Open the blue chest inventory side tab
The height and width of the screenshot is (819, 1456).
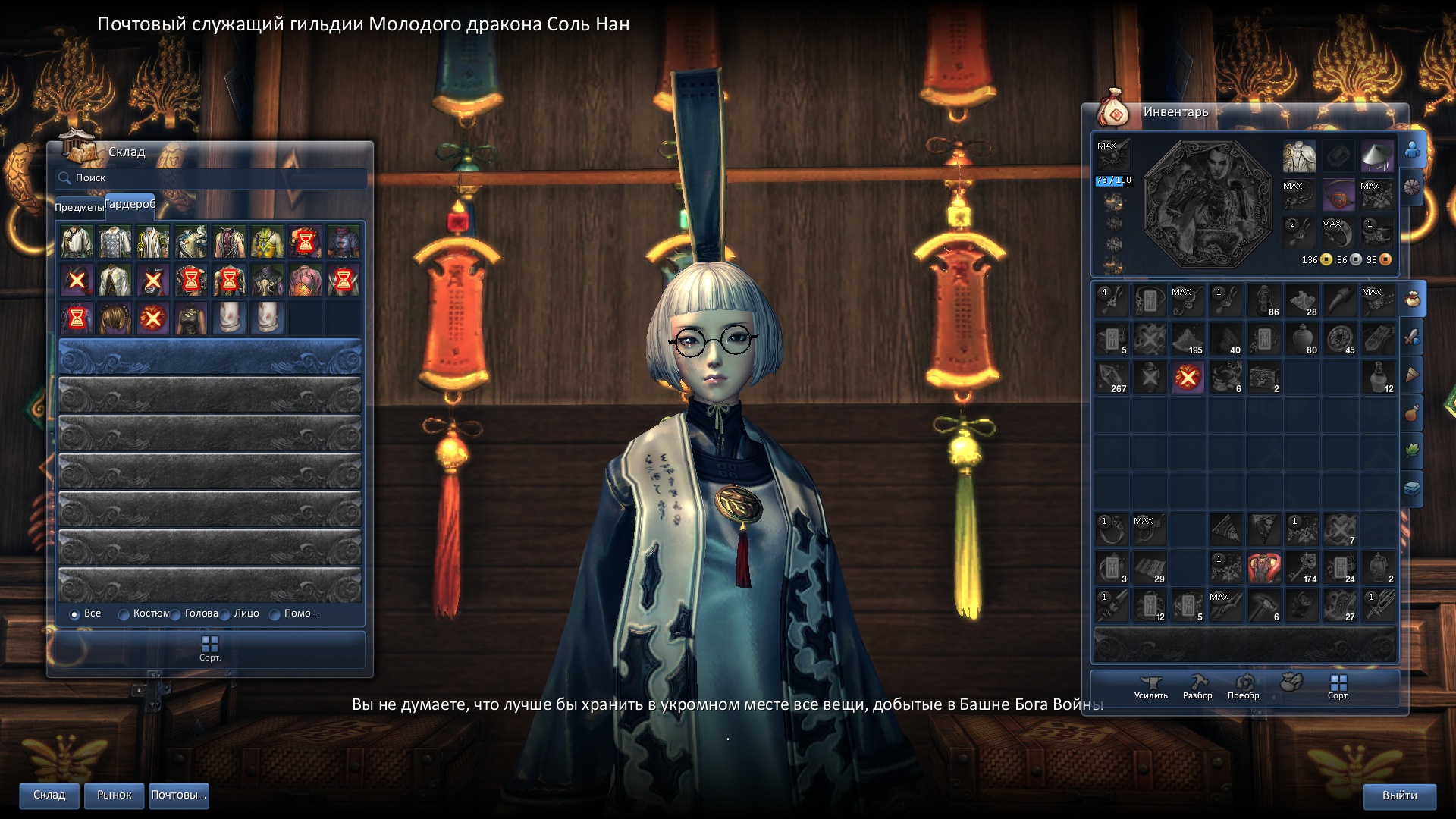tap(1412, 489)
